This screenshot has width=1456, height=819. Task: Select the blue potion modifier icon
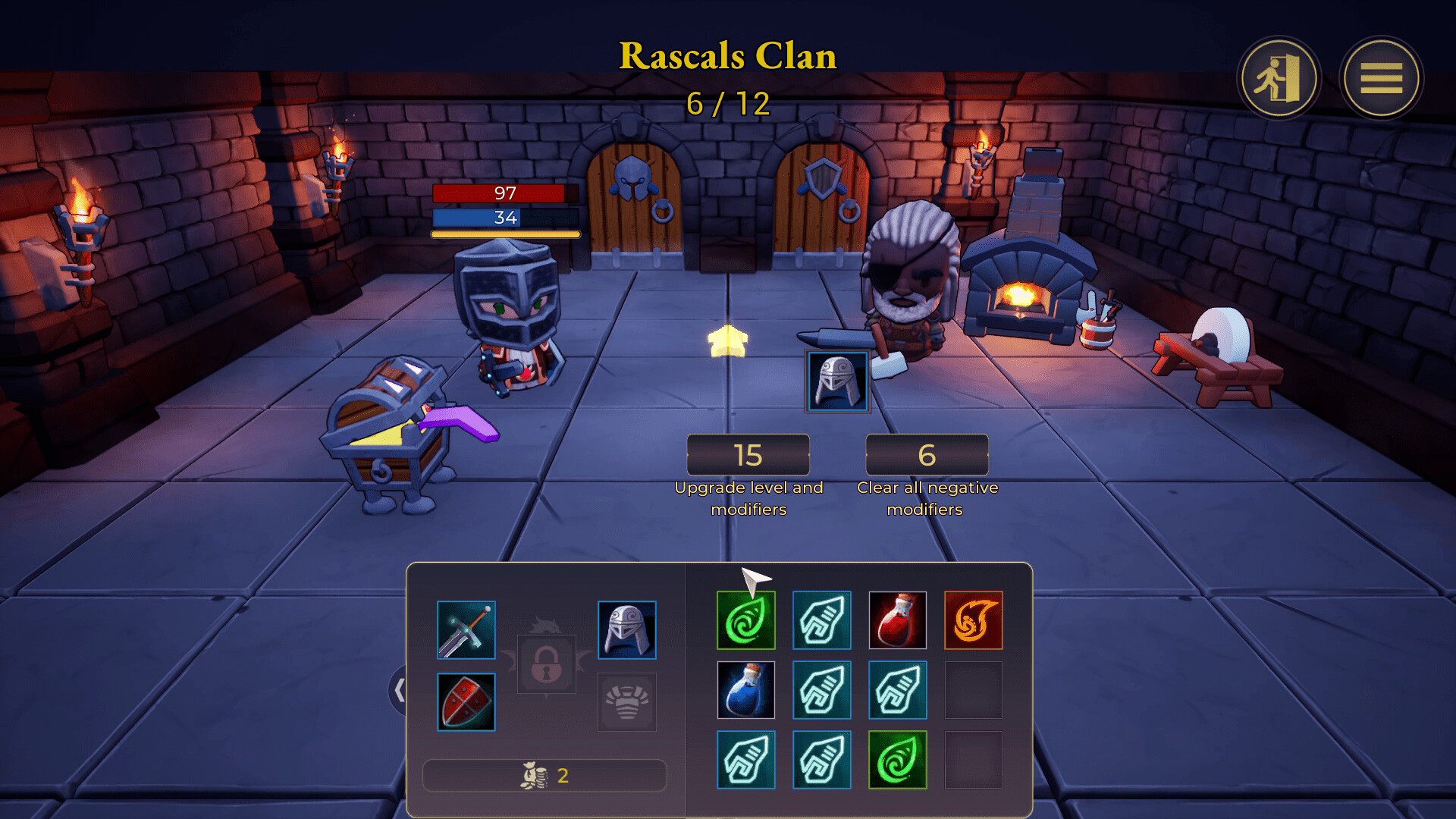tap(746, 690)
